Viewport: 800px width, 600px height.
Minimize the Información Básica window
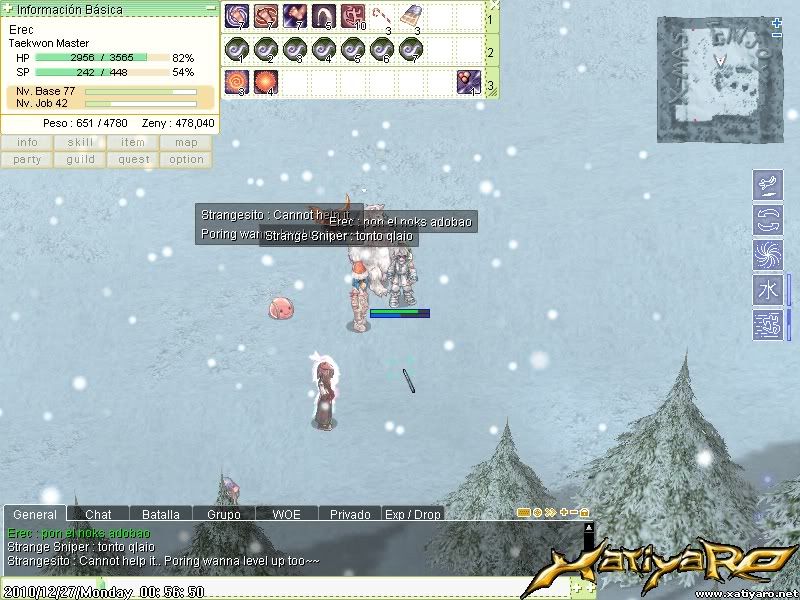[209, 8]
